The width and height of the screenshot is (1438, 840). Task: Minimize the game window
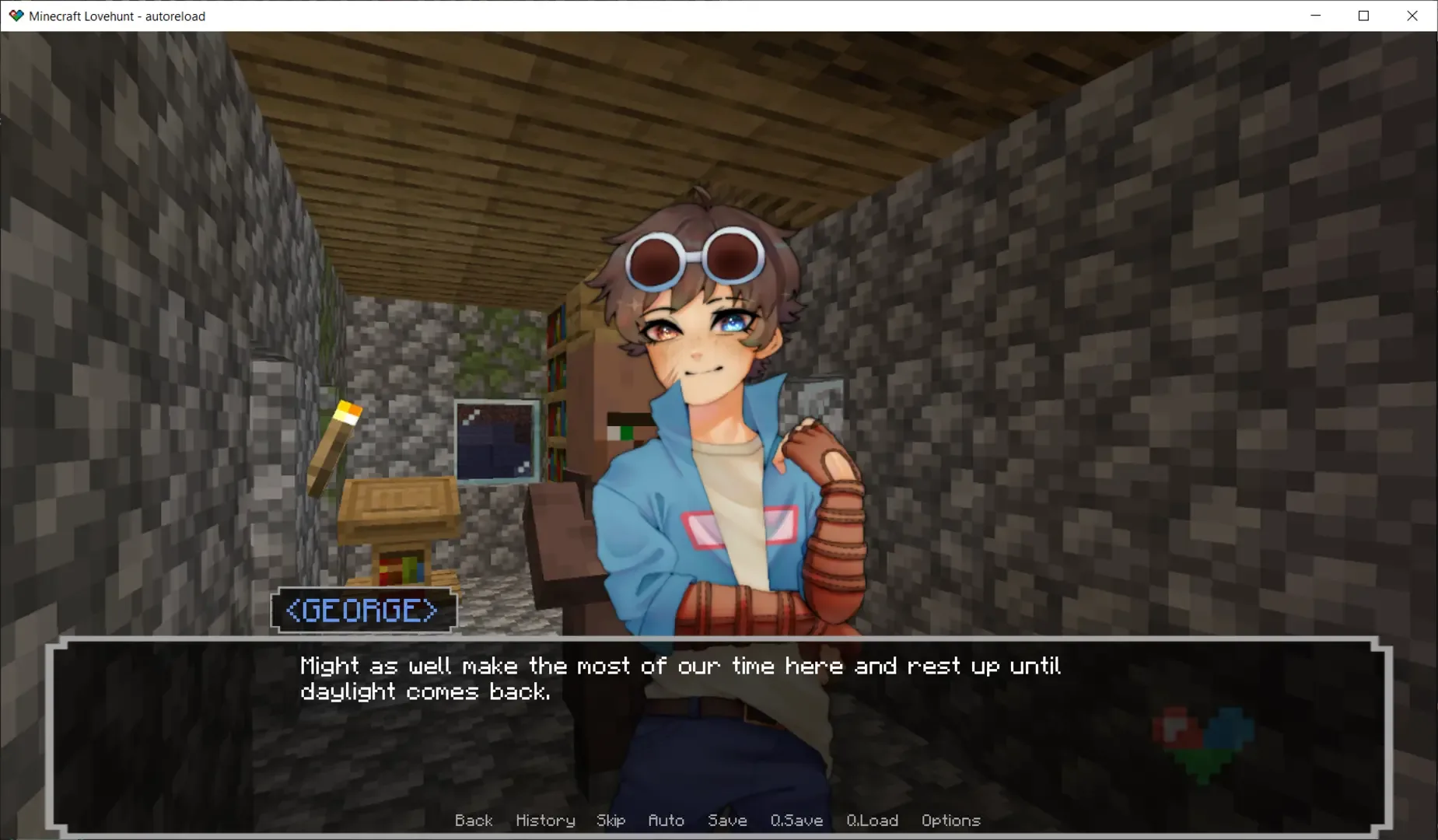pyautogui.click(x=1315, y=15)
